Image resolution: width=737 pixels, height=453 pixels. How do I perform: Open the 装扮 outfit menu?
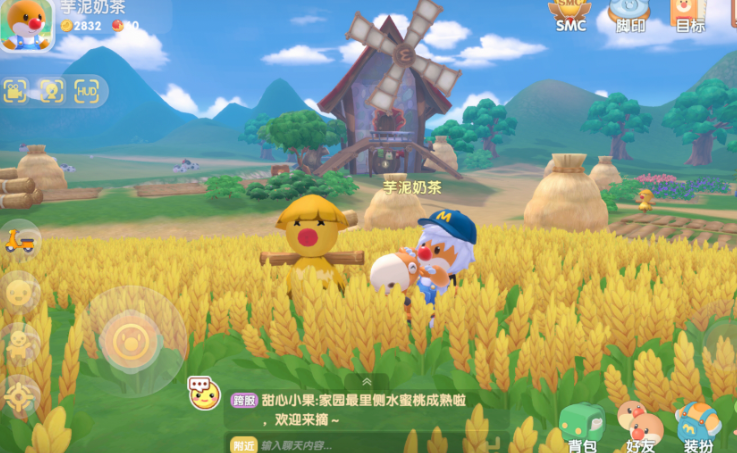pos(698,426)
